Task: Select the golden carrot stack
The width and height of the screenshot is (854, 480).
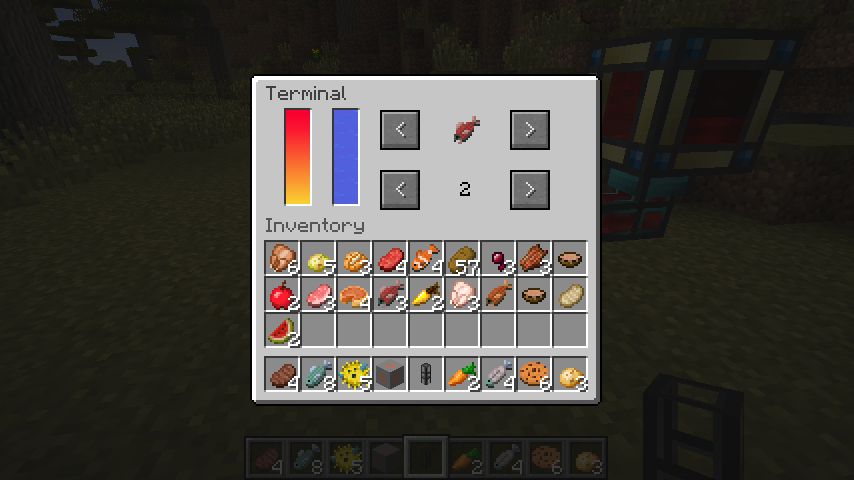Action: click(x=426, y=295)
